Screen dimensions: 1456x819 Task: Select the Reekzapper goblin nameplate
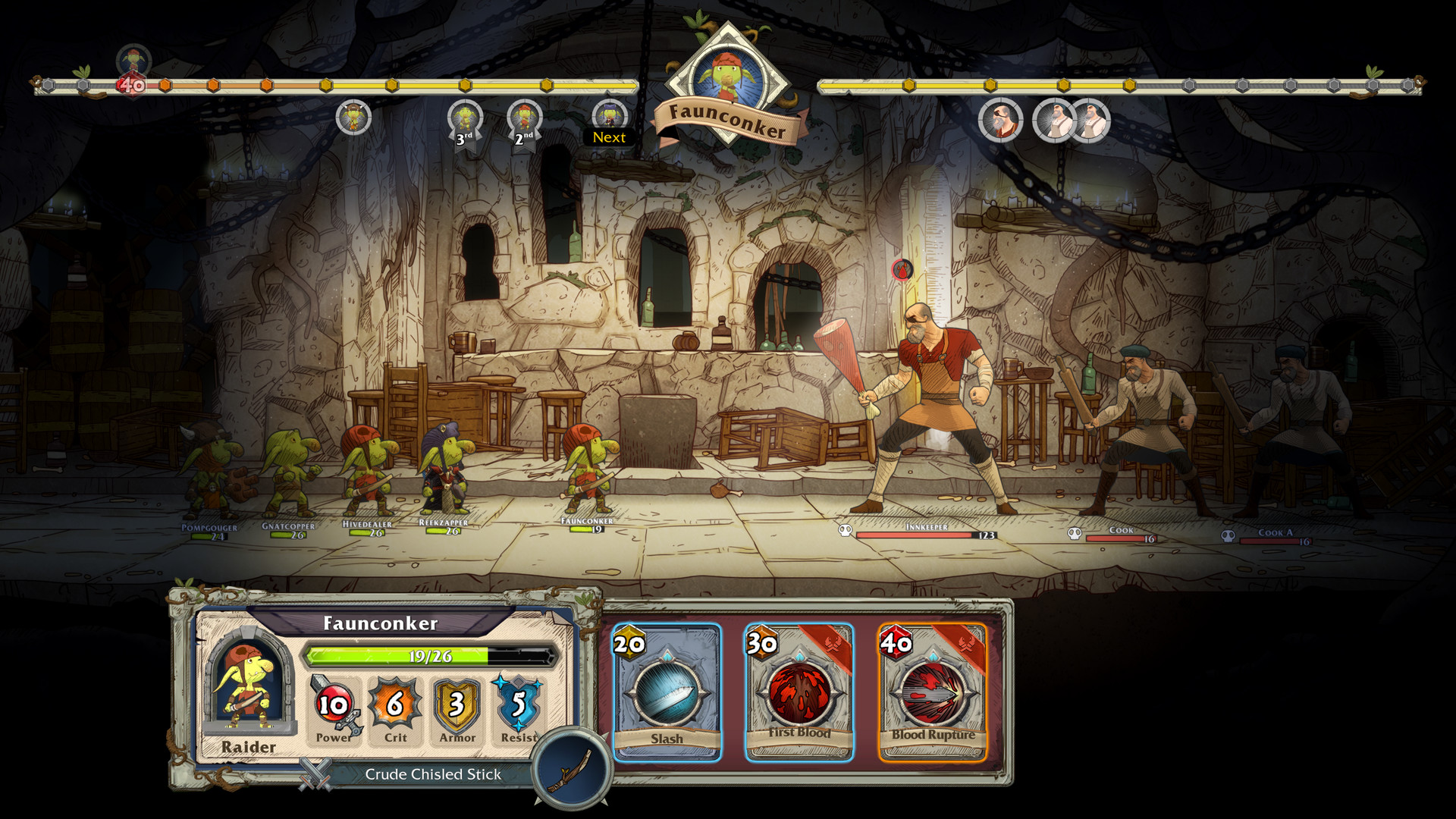(444, 522)
